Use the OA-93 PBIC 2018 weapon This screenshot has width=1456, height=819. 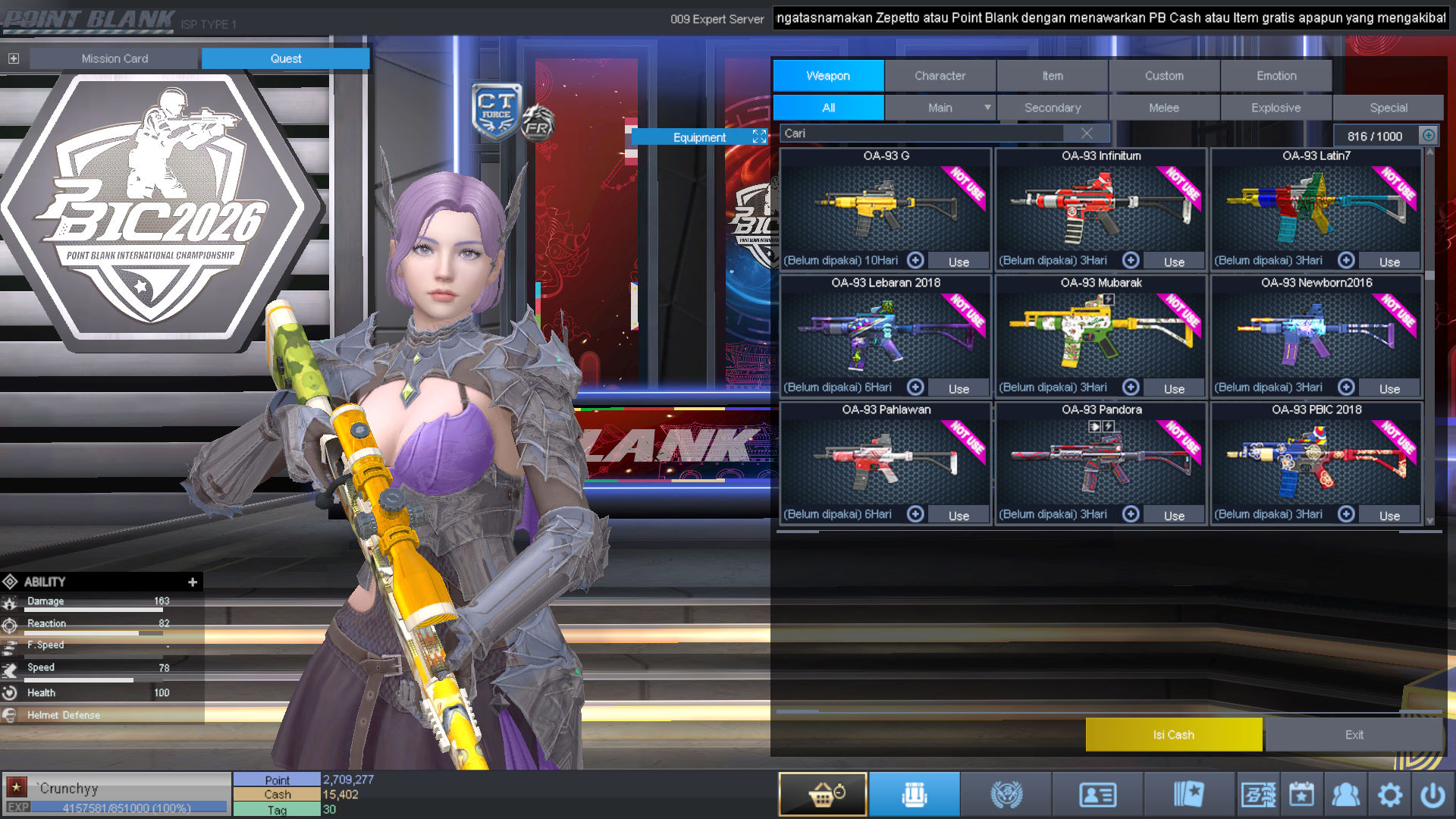tap(1389, 516)
